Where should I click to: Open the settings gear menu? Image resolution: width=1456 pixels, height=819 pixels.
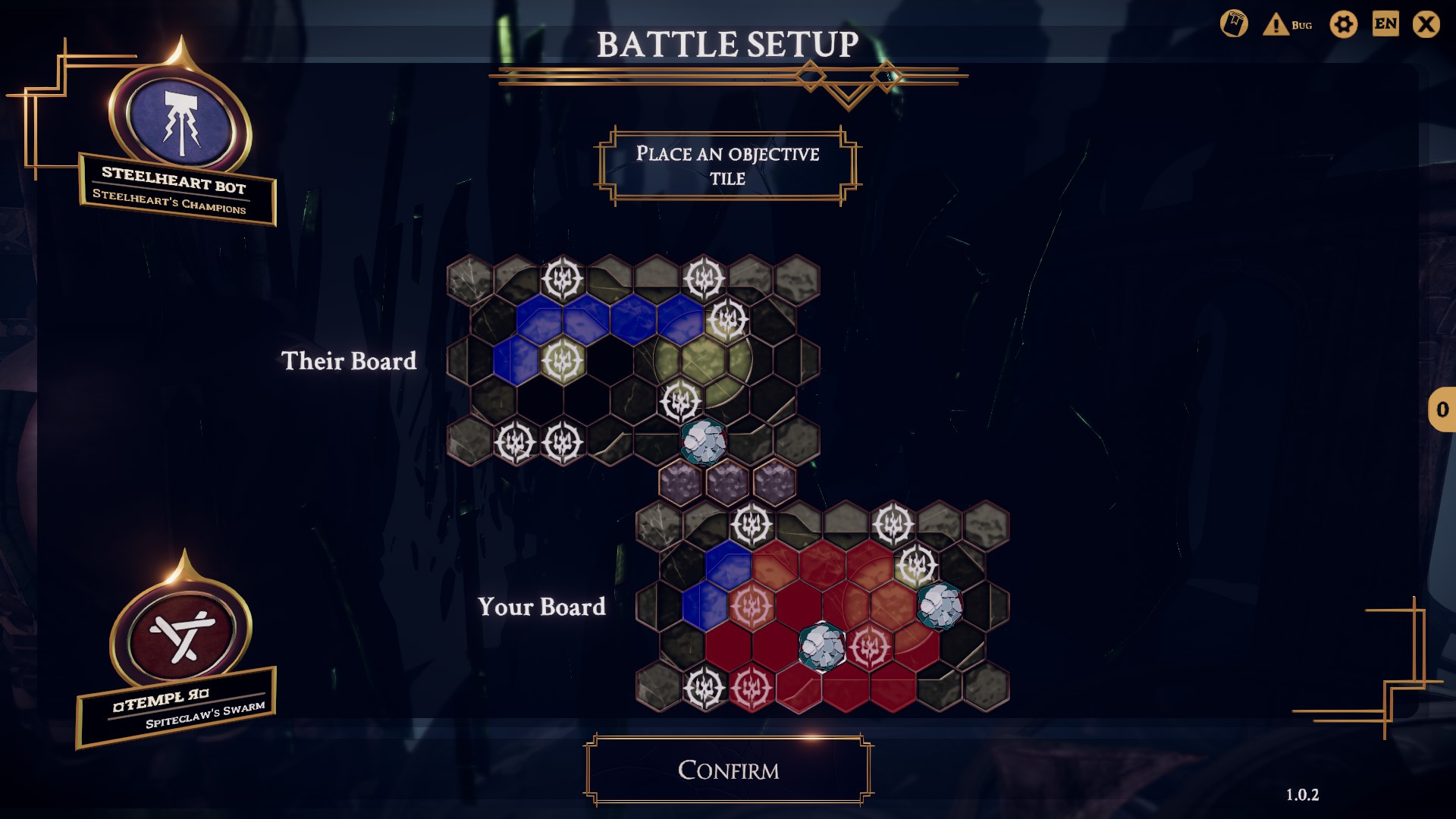[1343, 24]
